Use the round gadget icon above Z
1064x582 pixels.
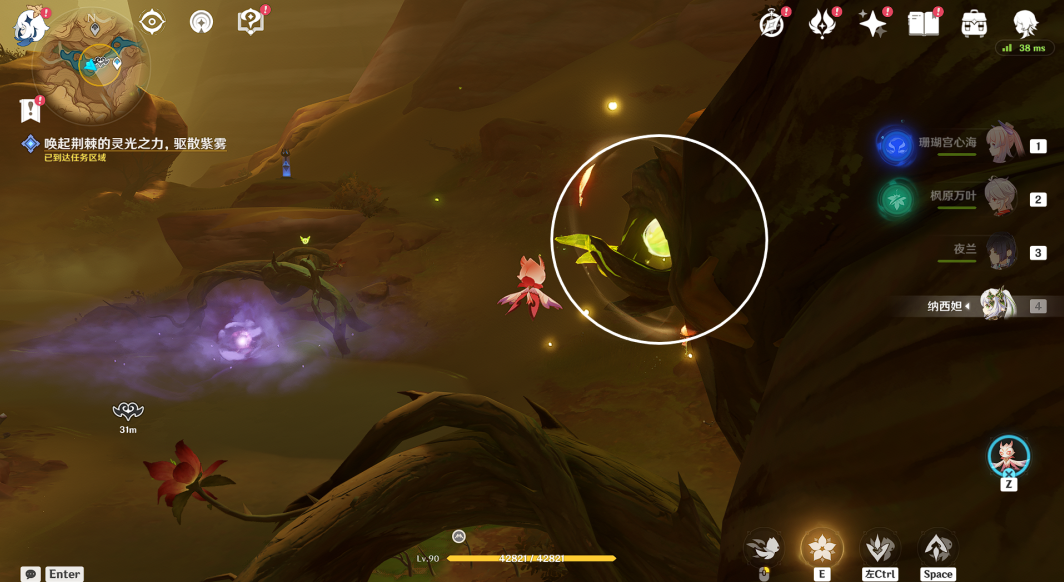click(x=1008, y=456)
